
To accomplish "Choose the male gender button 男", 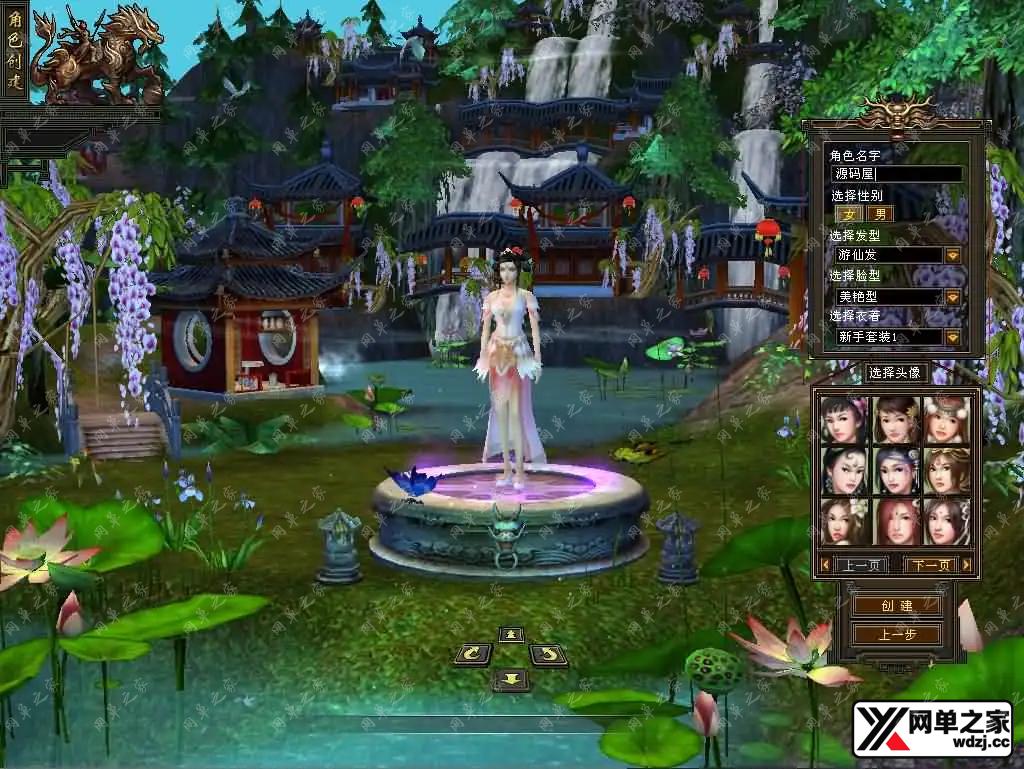I will (880, 214).
